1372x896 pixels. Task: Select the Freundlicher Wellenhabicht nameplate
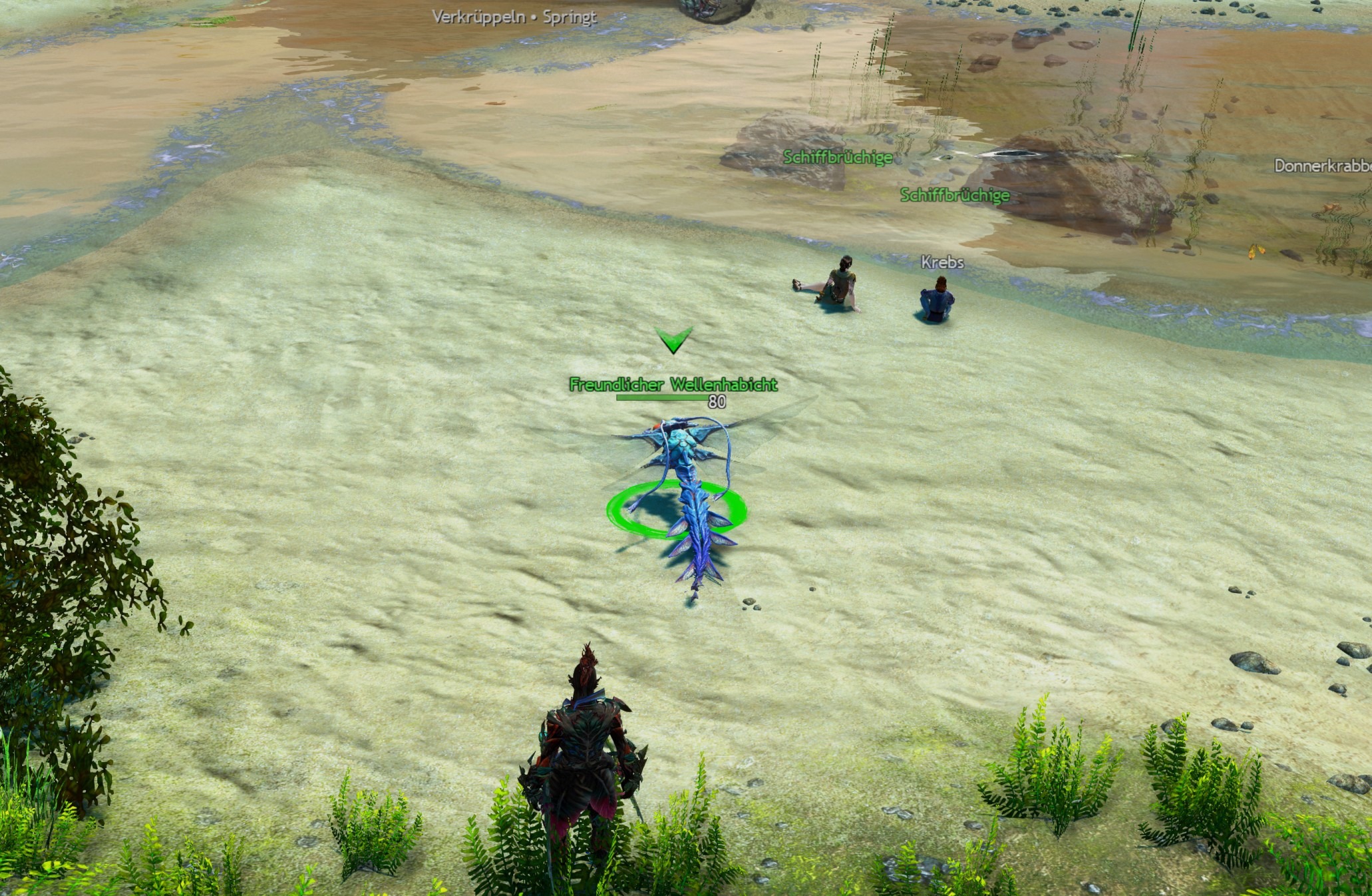click(x=673, y=385)
